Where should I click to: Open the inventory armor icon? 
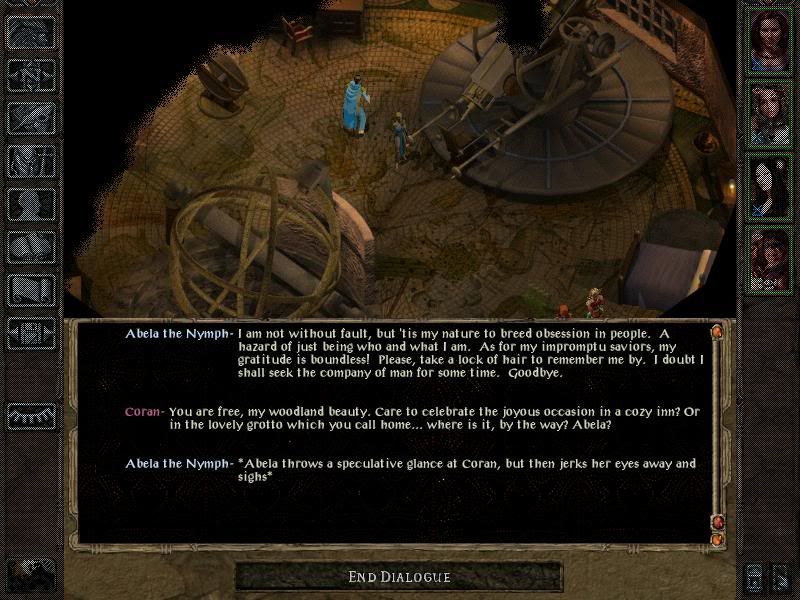tap(29, 160)
